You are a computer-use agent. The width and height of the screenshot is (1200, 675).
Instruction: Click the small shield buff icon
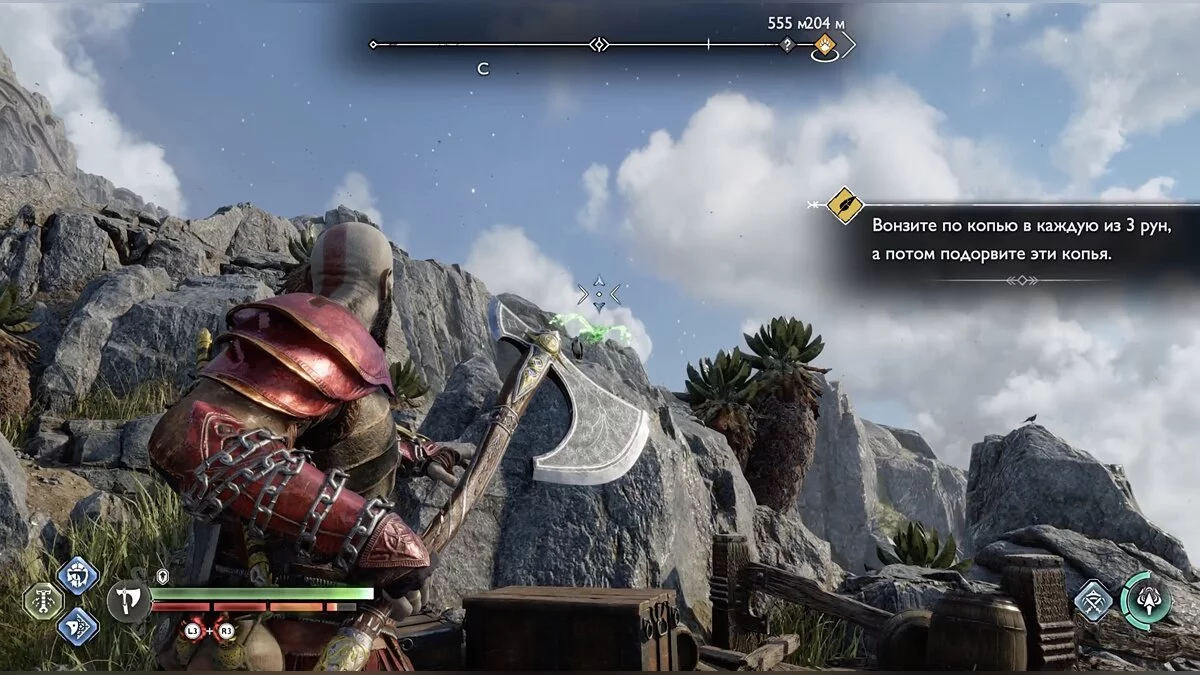coord(163,578)
